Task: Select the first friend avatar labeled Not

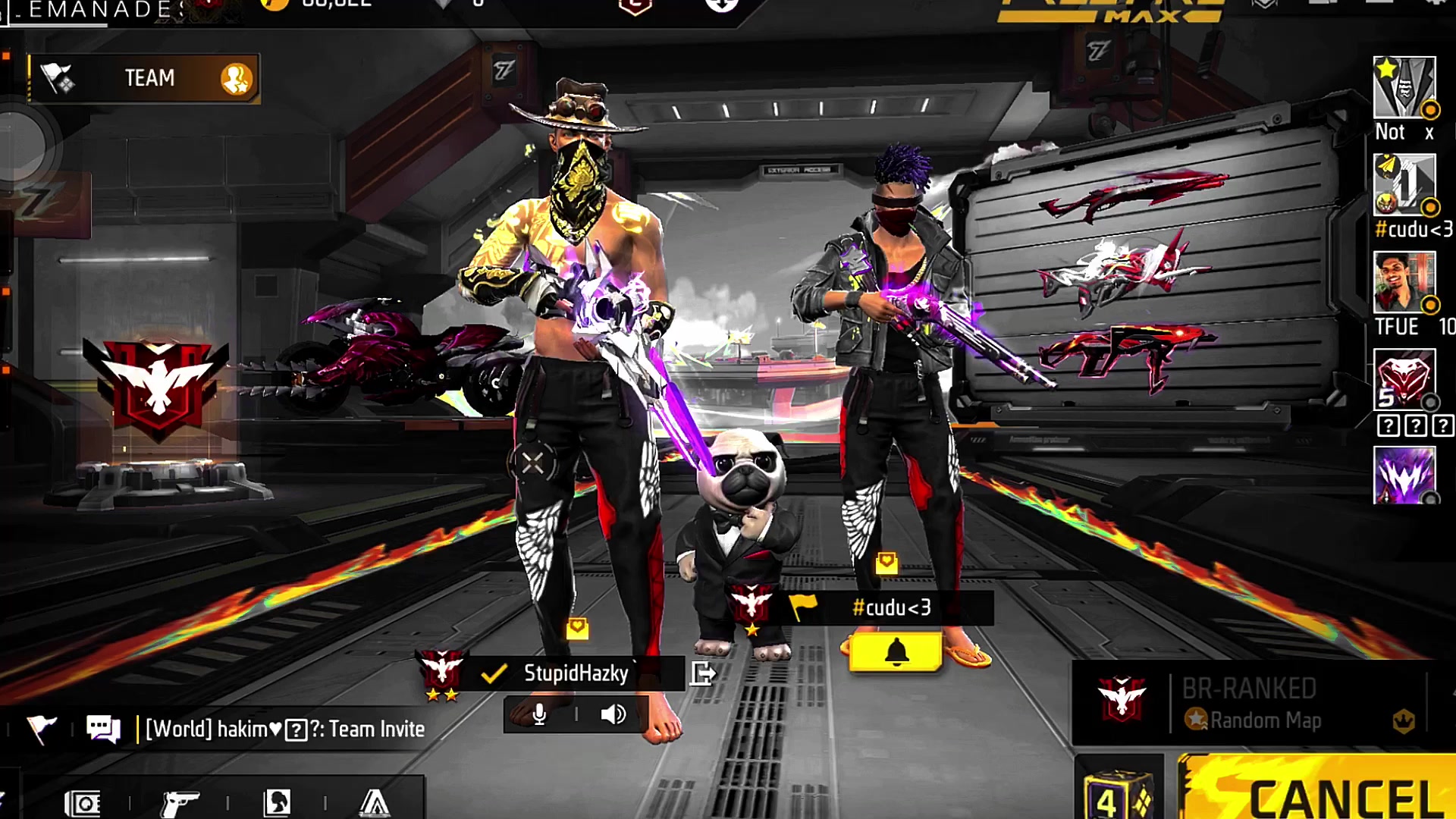Action: click(x=1404, y=87)
